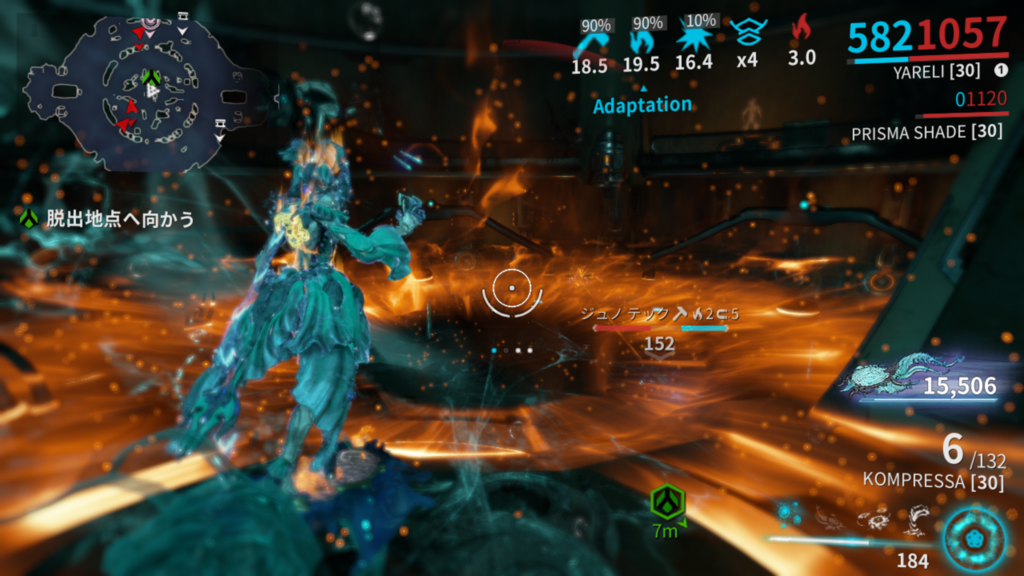Click the mask buff icon with x4
Screen dimensions: 1024x576
[x=745, y=36]
